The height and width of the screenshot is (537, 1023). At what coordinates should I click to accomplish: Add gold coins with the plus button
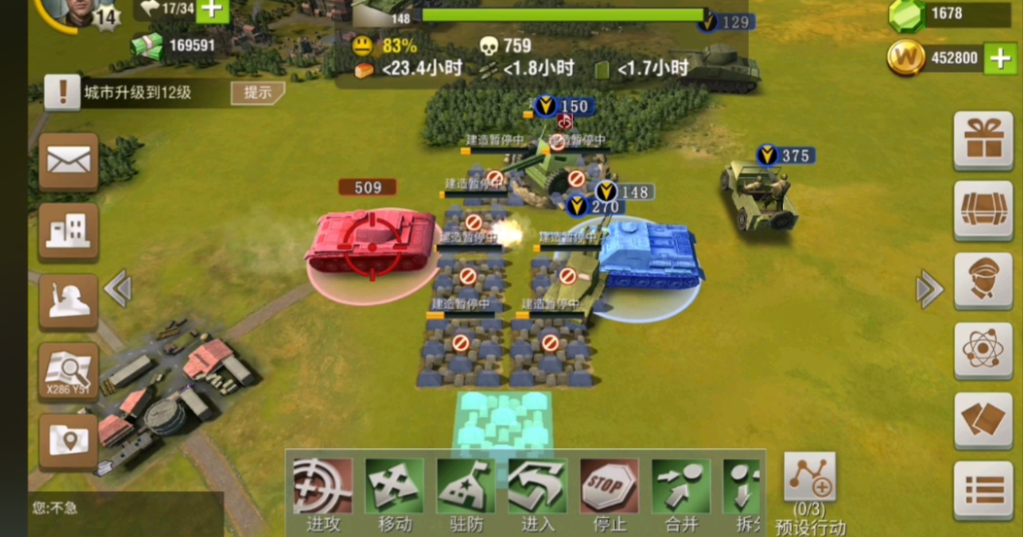(x=1000, y=58)
